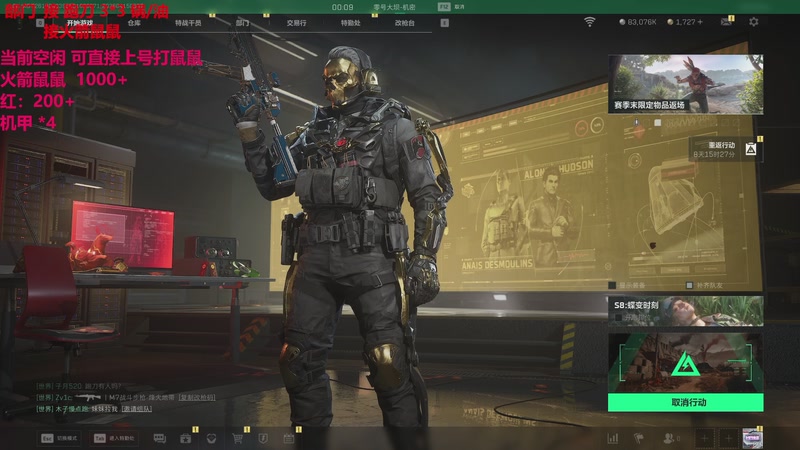This screenshot has width=800, height=450.
Task: Open the 特勤处 special duty tab
Action: tap(350, 21)
